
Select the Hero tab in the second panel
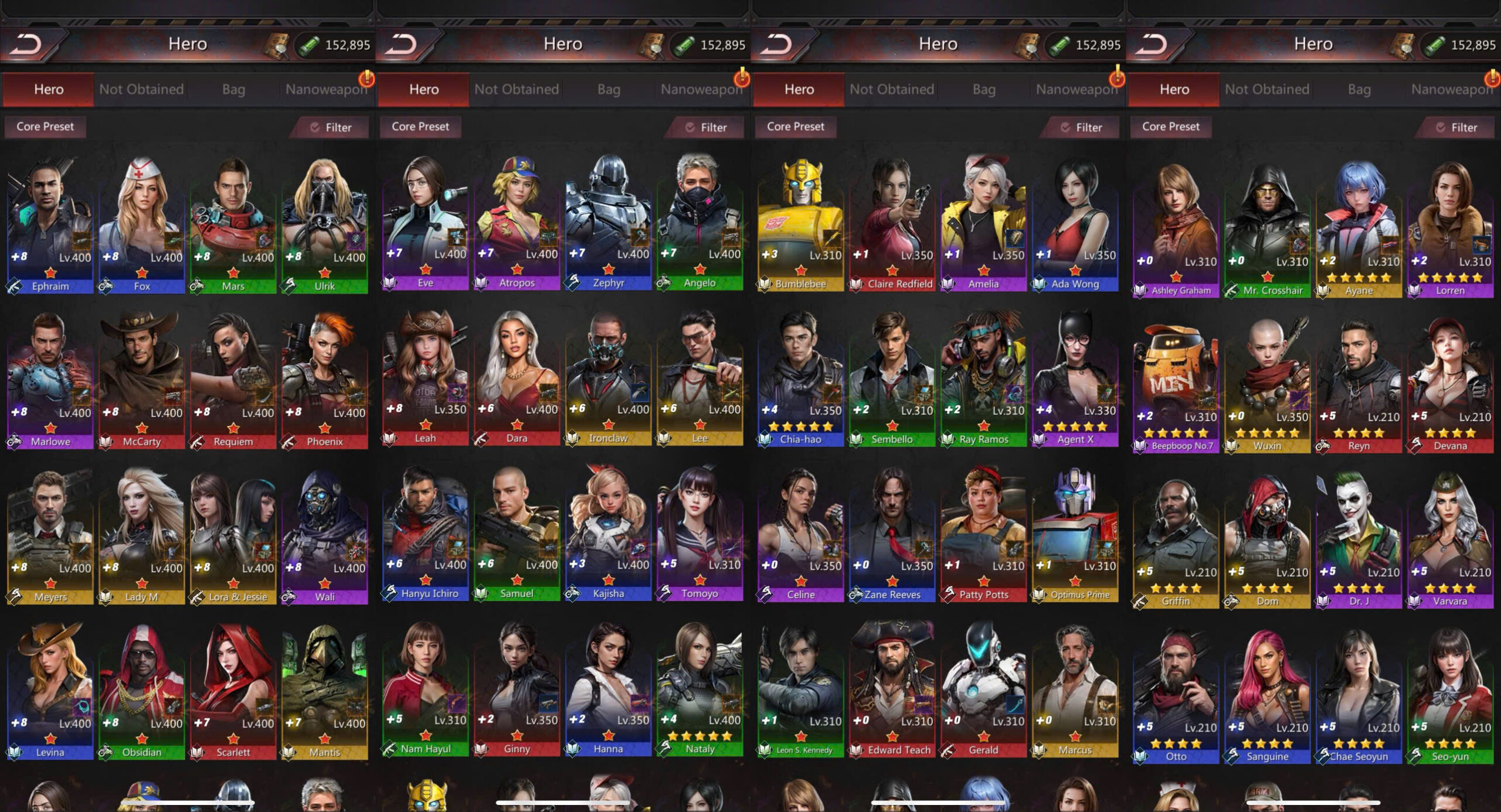point(423,89)
